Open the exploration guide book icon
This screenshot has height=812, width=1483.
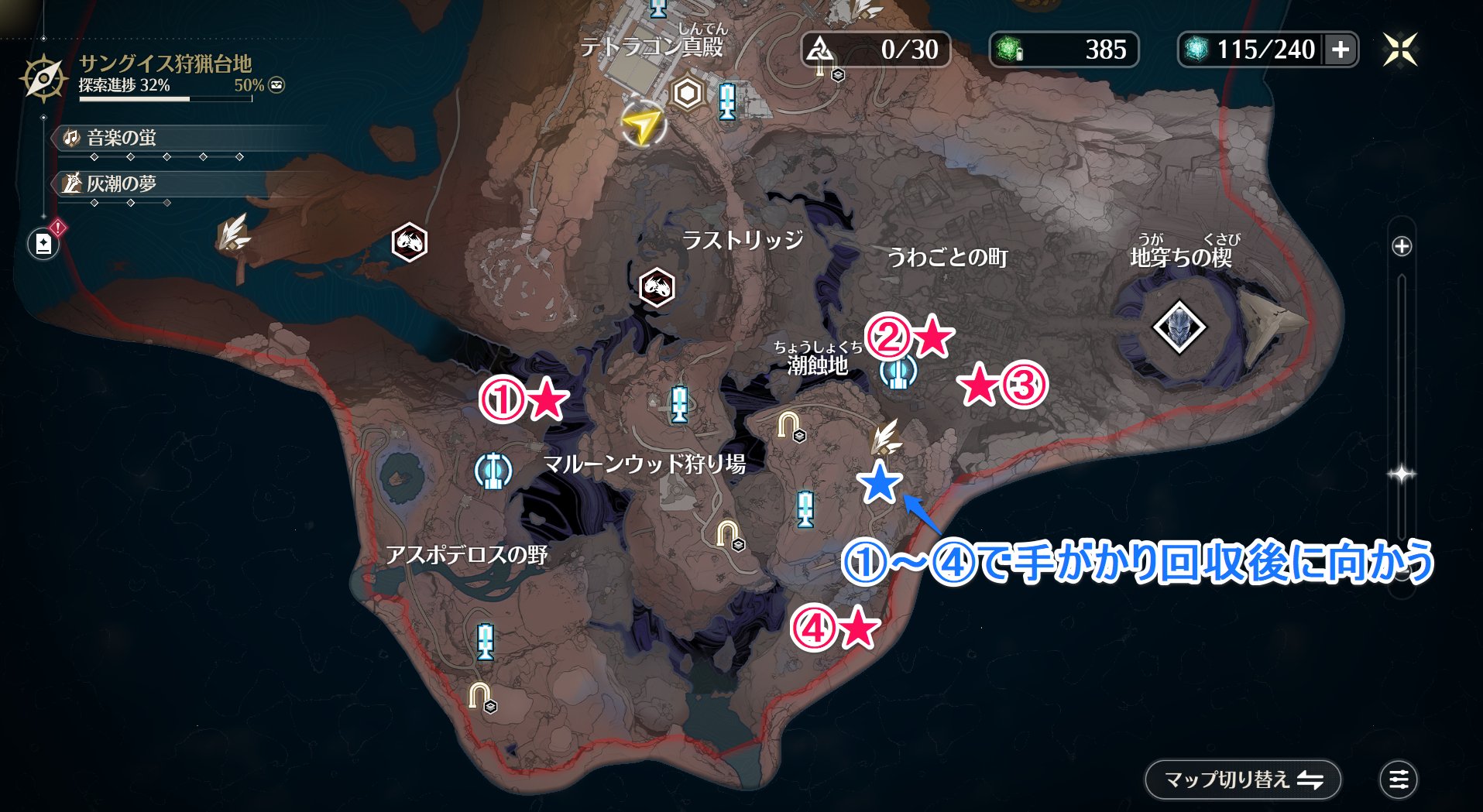43,245
